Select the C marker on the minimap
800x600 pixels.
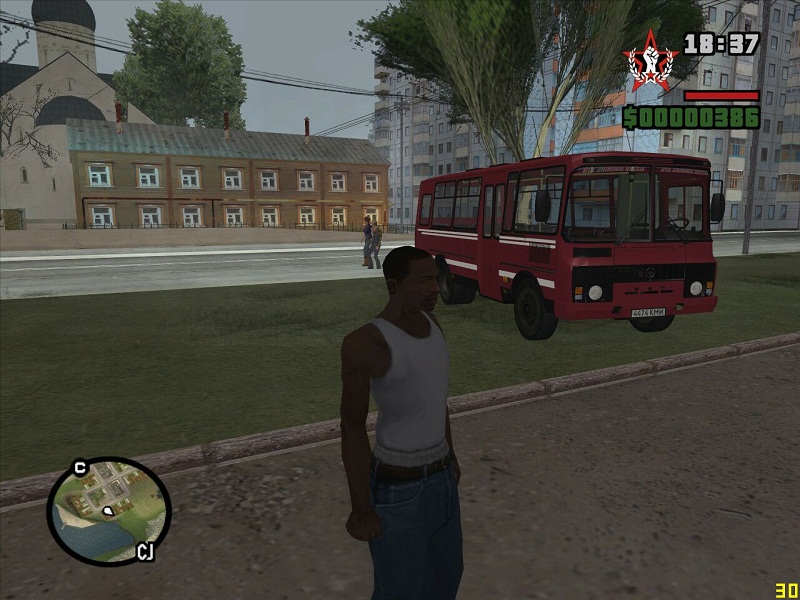coord(80,467)
